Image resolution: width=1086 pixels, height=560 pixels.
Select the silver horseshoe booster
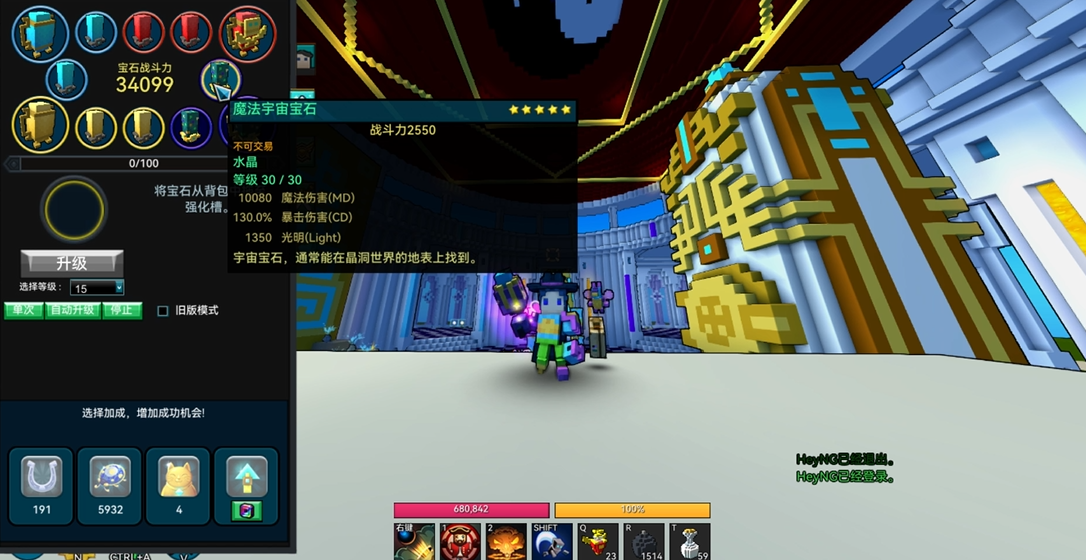click(41, 478)
